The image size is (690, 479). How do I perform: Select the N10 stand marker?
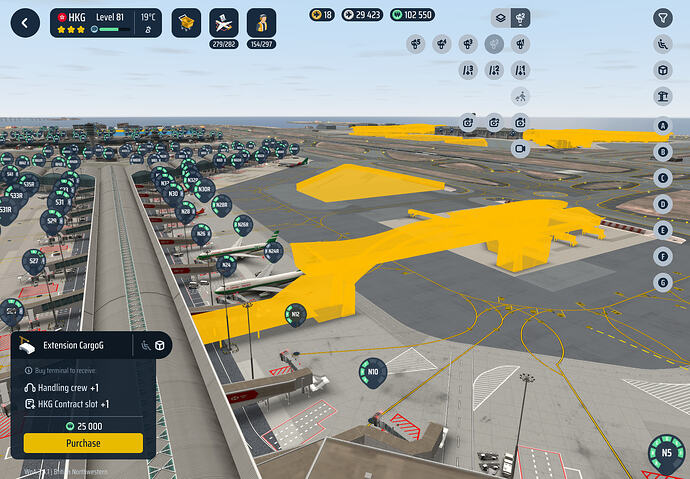coord(372,373)
